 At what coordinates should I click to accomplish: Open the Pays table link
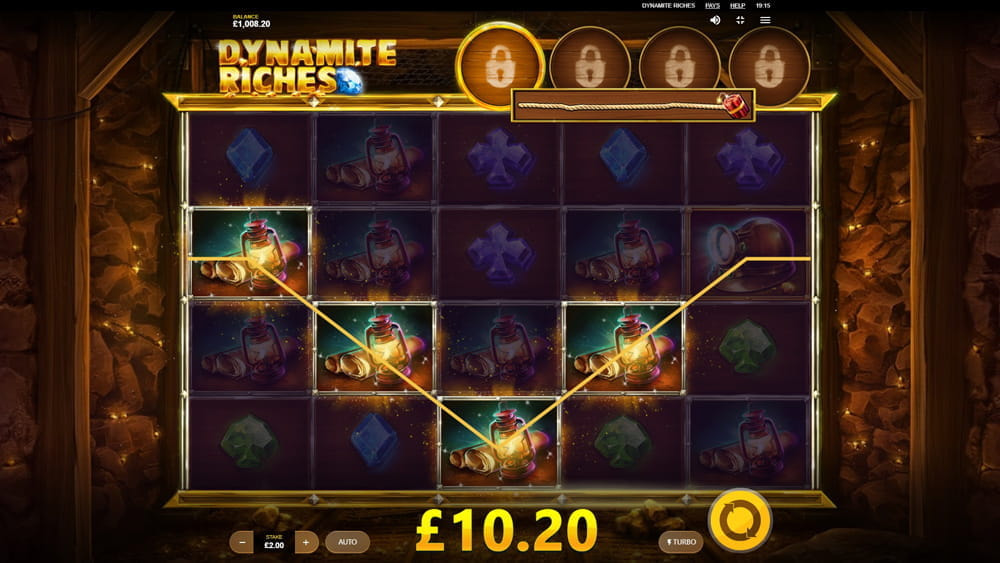pyautogui.click(x=712, y=5)
